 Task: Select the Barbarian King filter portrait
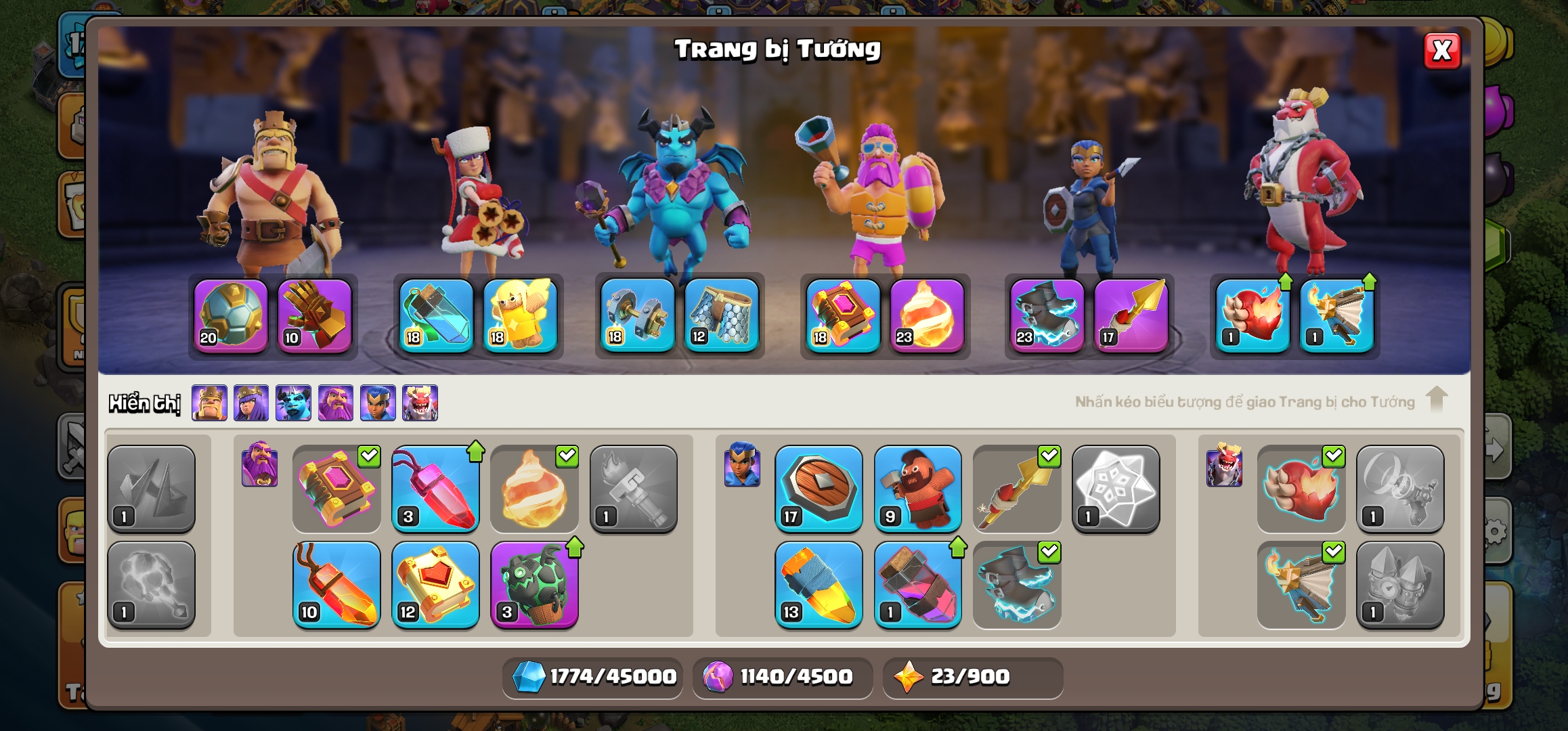click(x=209, y=403)
